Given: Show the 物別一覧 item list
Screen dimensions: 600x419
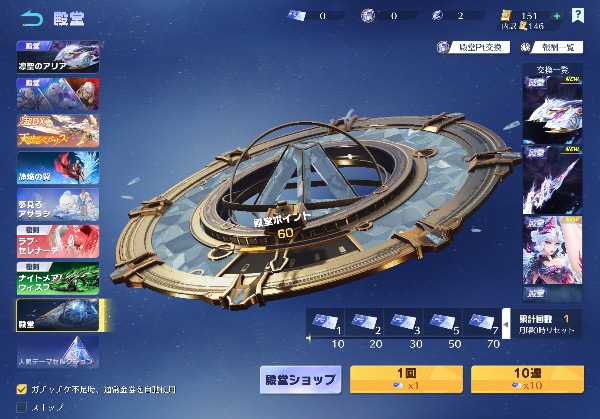Looking at the screenshot, I should coord(547,47).
